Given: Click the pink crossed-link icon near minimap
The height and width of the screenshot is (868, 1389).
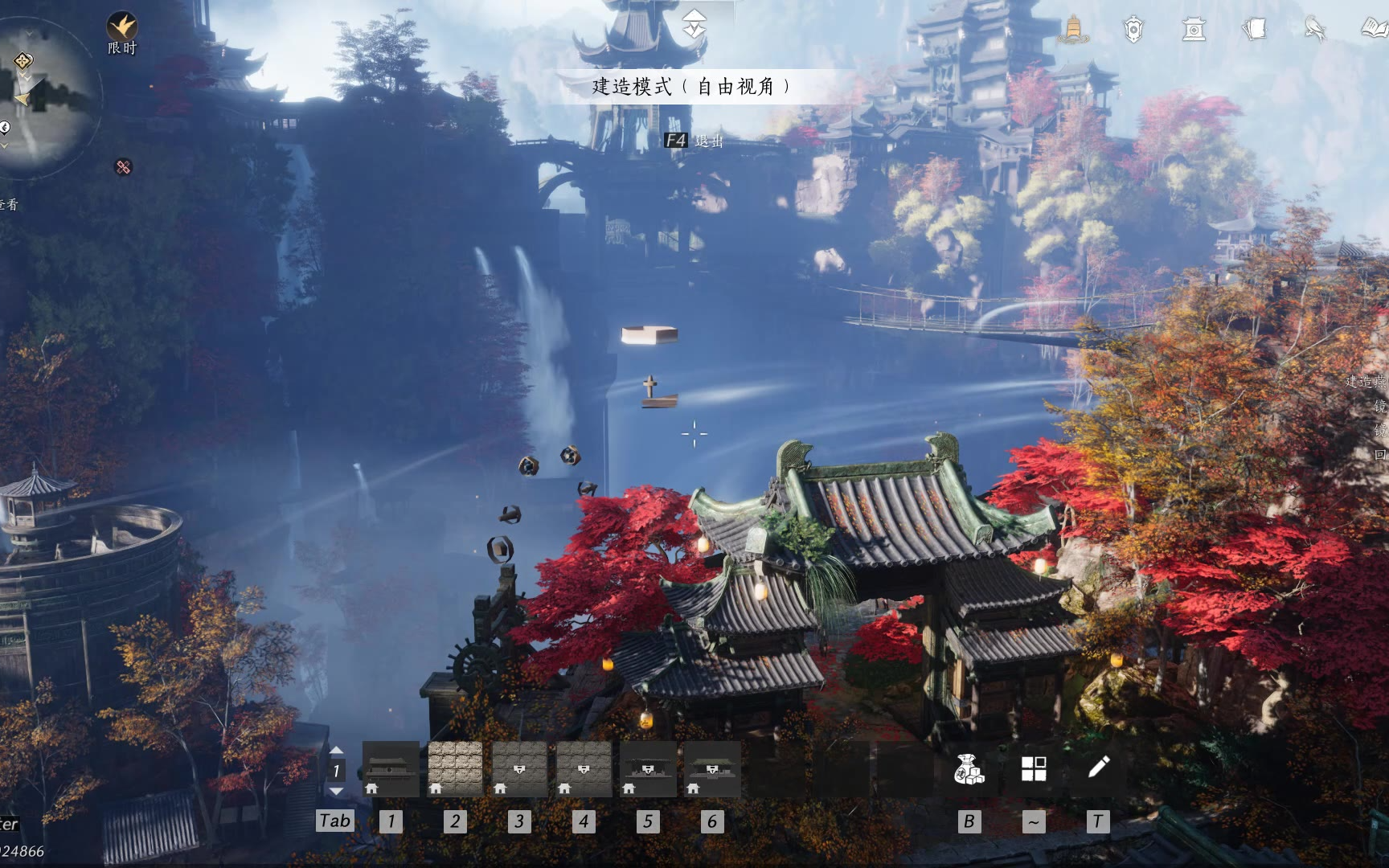Looking at the screenshot, I should (123, 167).
